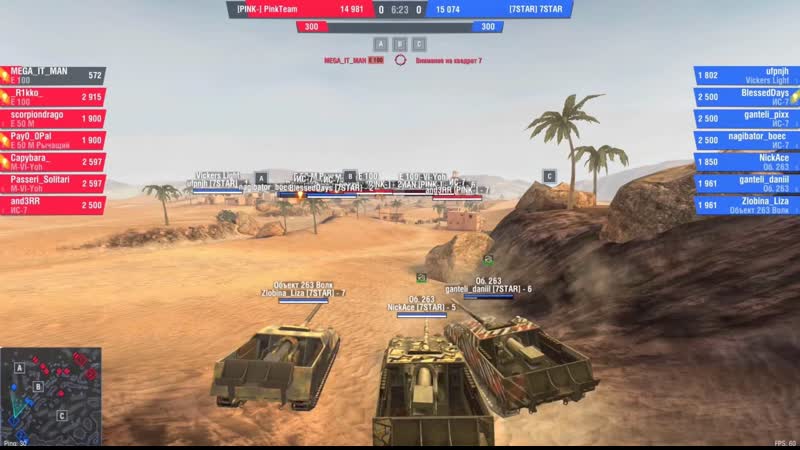
Task: Select player _R1kko_ row
Action: (x=53, y=97)
